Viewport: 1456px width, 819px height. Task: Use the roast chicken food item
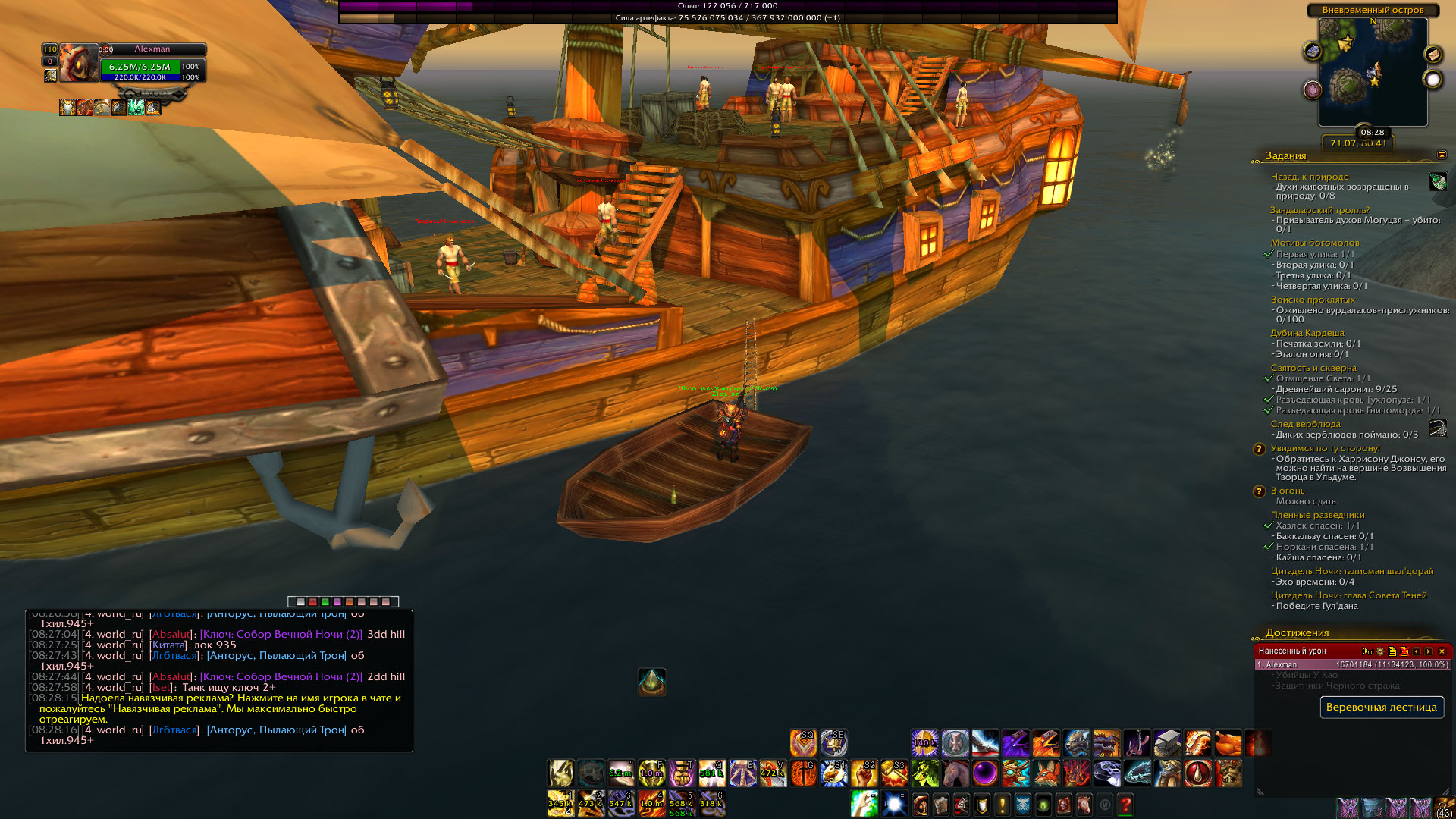coord(1228,743)
